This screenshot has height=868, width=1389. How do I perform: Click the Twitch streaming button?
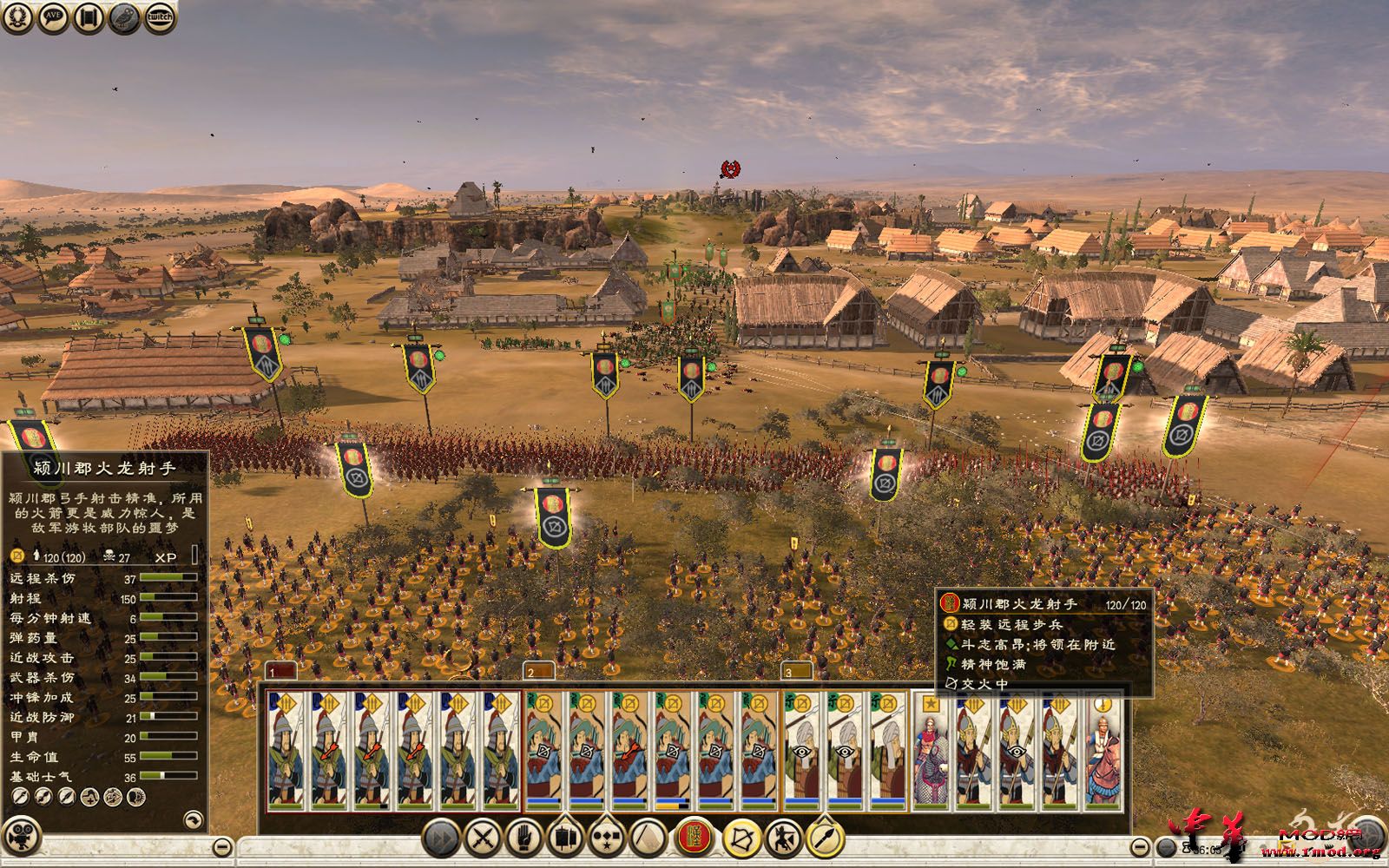pos(160,18)
